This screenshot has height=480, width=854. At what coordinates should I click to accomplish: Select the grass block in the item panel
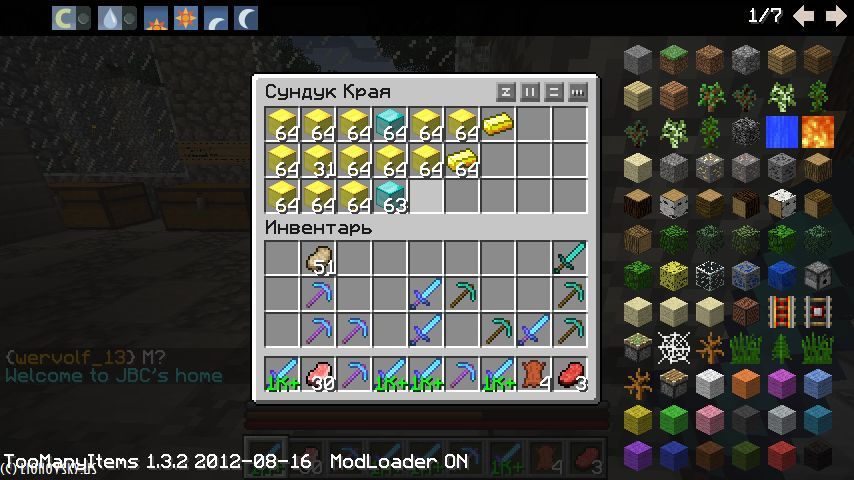674,60
